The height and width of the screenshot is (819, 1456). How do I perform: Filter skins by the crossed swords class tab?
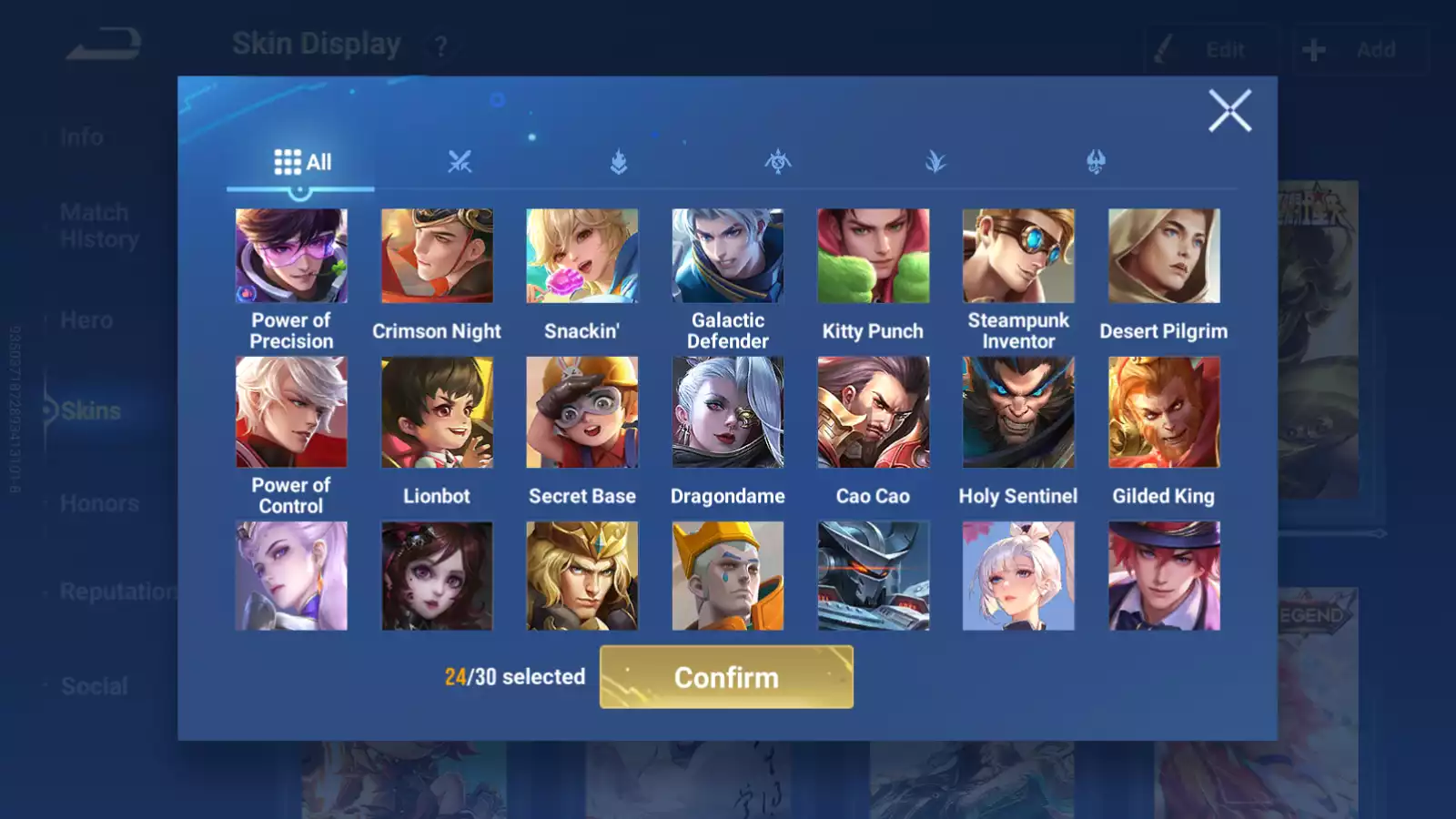tap(460, 163)
